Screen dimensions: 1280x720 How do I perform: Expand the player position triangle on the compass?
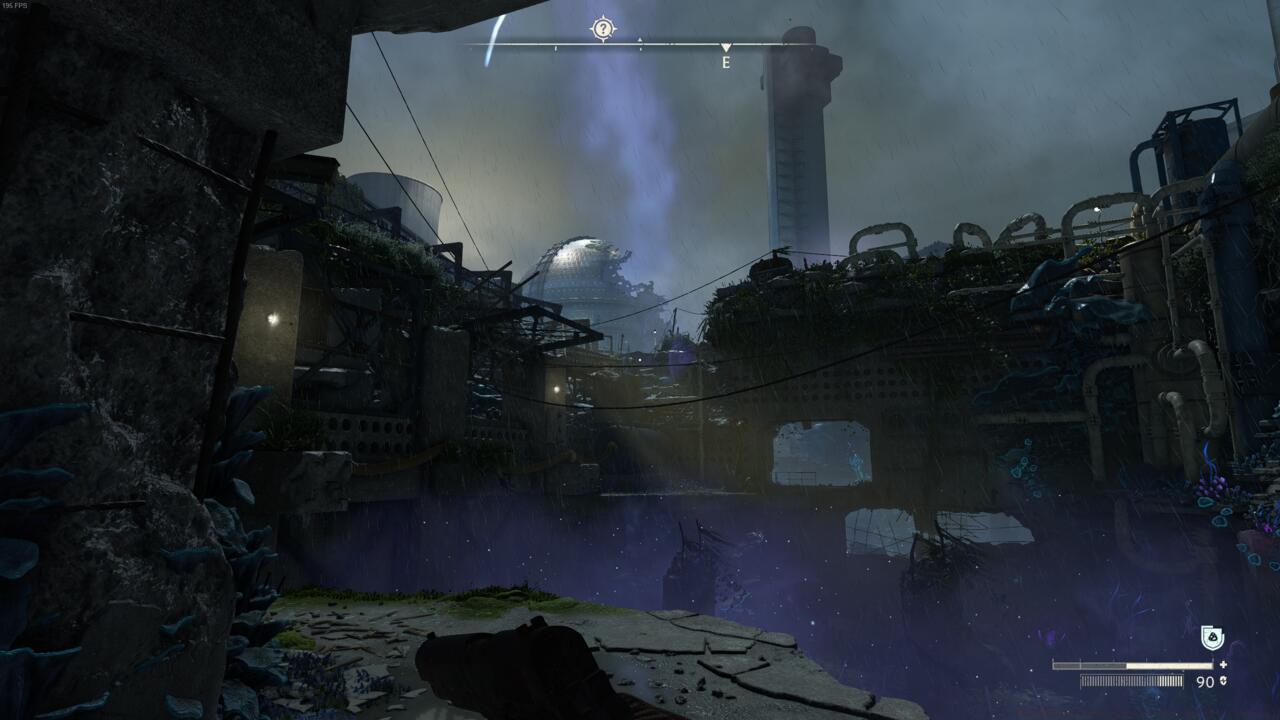click(724, 48)
